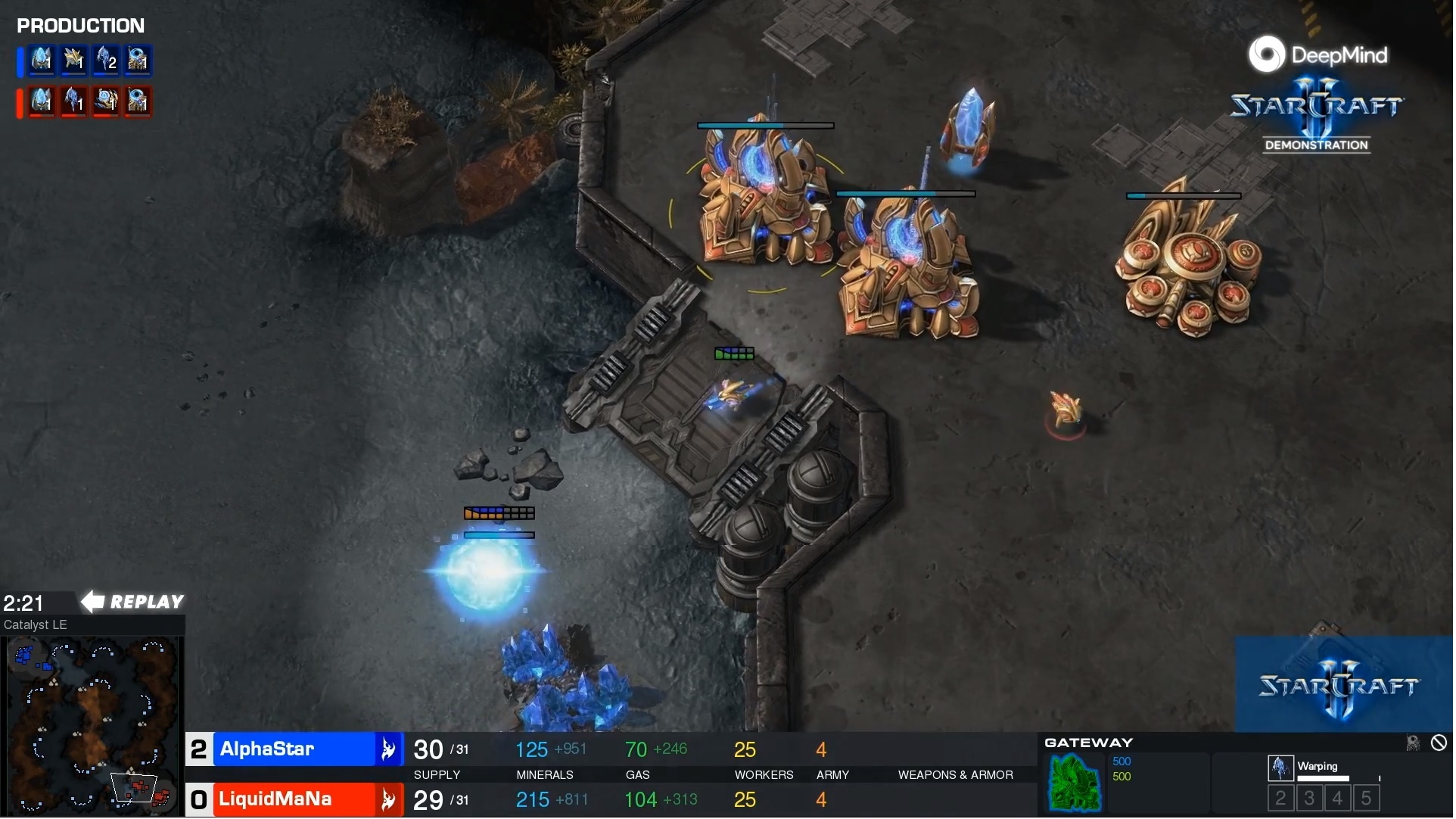Toggle LiquidMaNa's red color bar in the production panel

coord(19,103)
